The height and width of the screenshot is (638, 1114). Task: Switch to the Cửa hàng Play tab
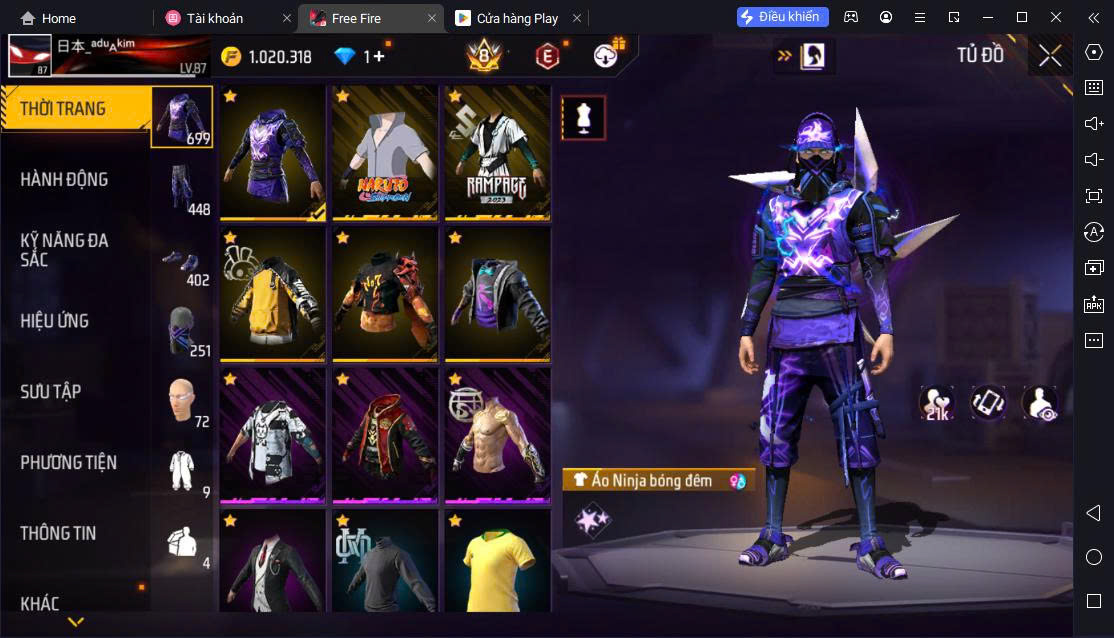point(517,18)
